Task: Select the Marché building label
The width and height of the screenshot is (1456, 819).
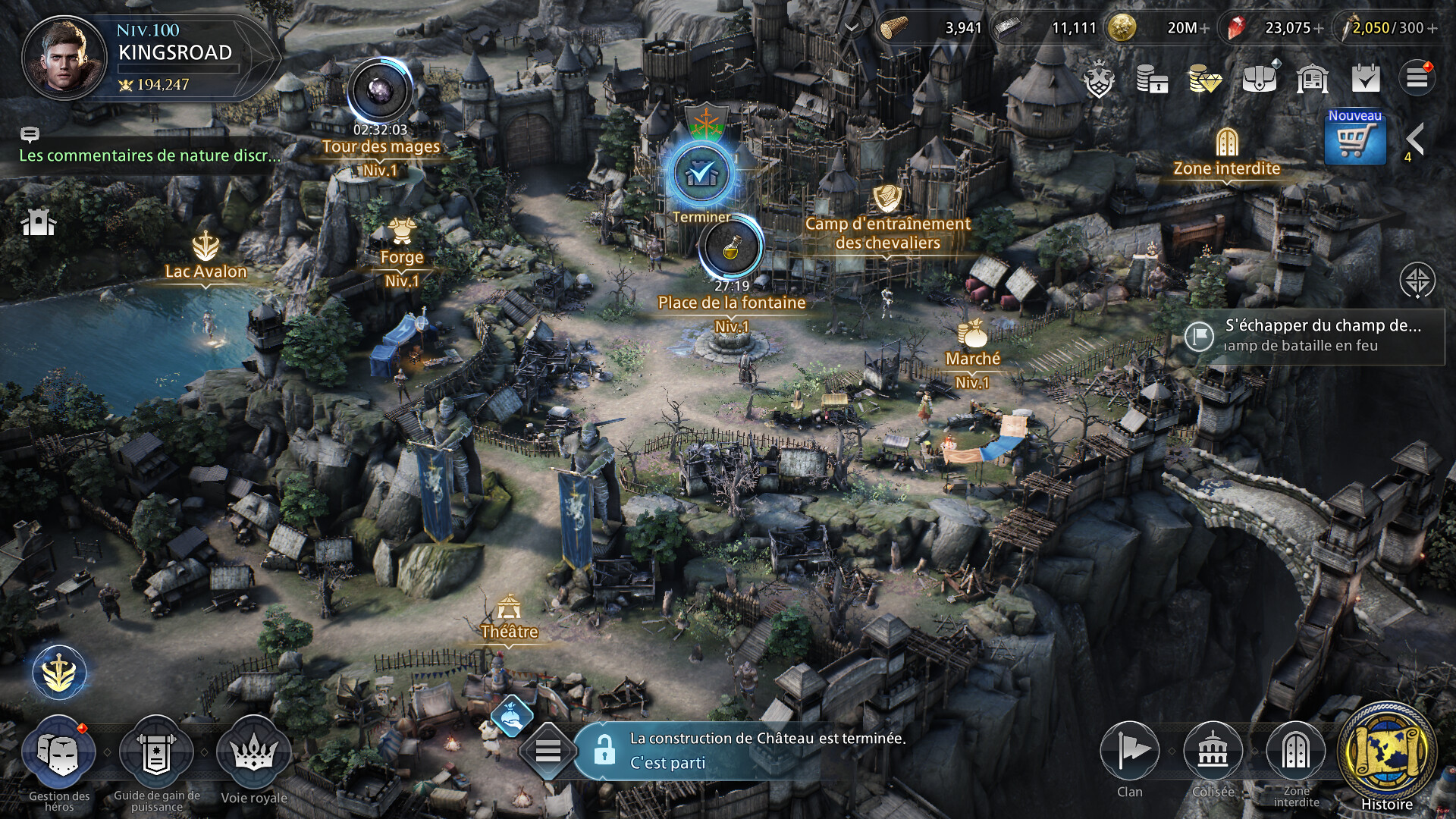Action: (972, 359)
